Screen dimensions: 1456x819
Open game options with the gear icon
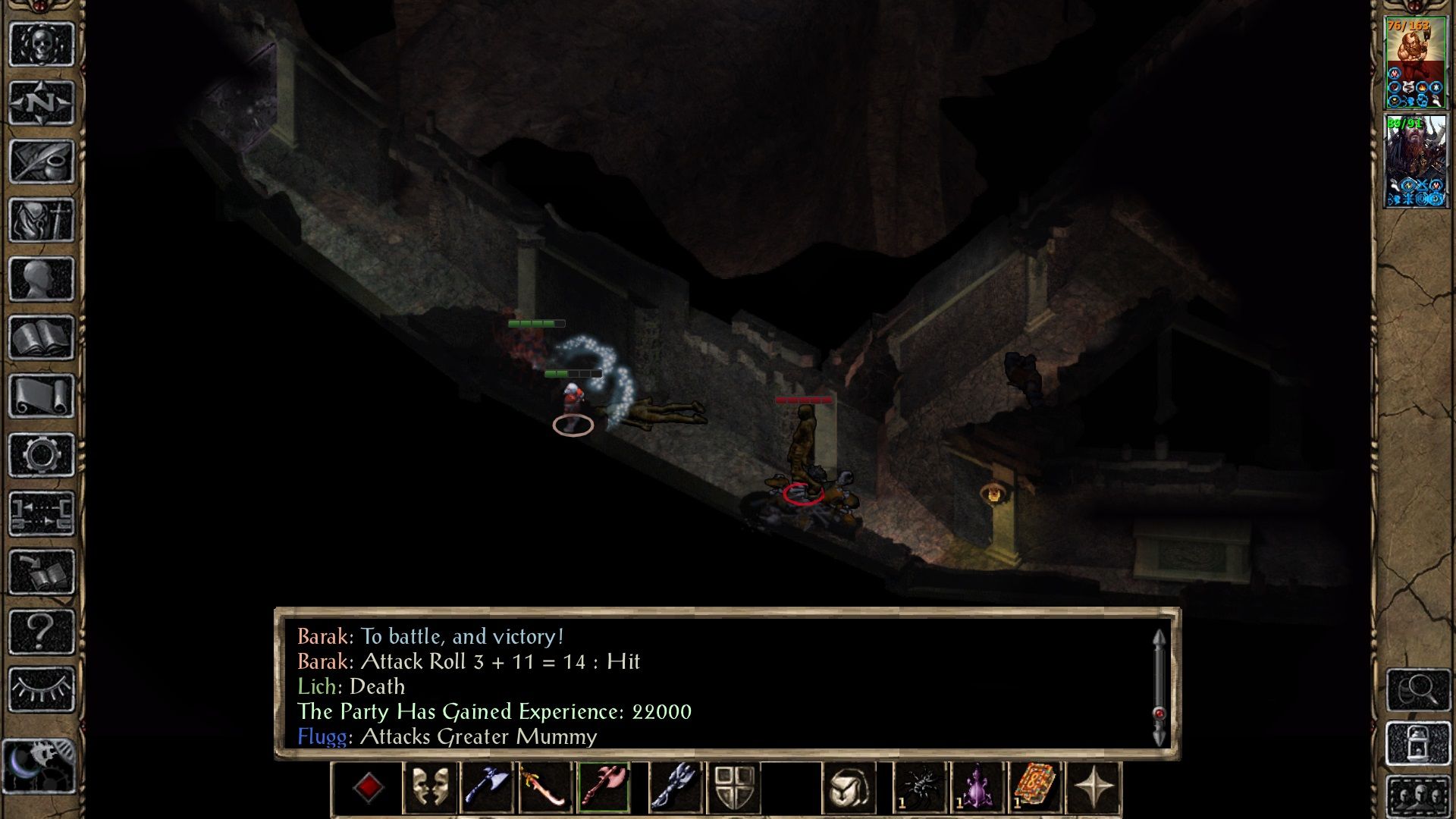(42, 455)
